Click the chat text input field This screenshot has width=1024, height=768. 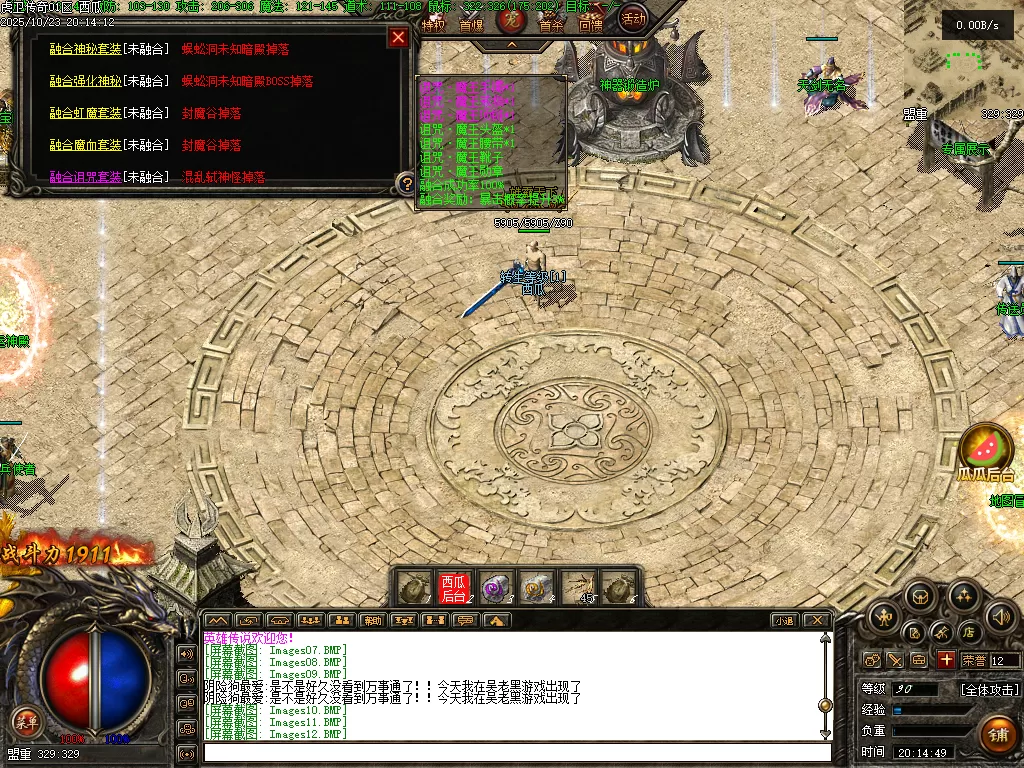coord(515,752)
